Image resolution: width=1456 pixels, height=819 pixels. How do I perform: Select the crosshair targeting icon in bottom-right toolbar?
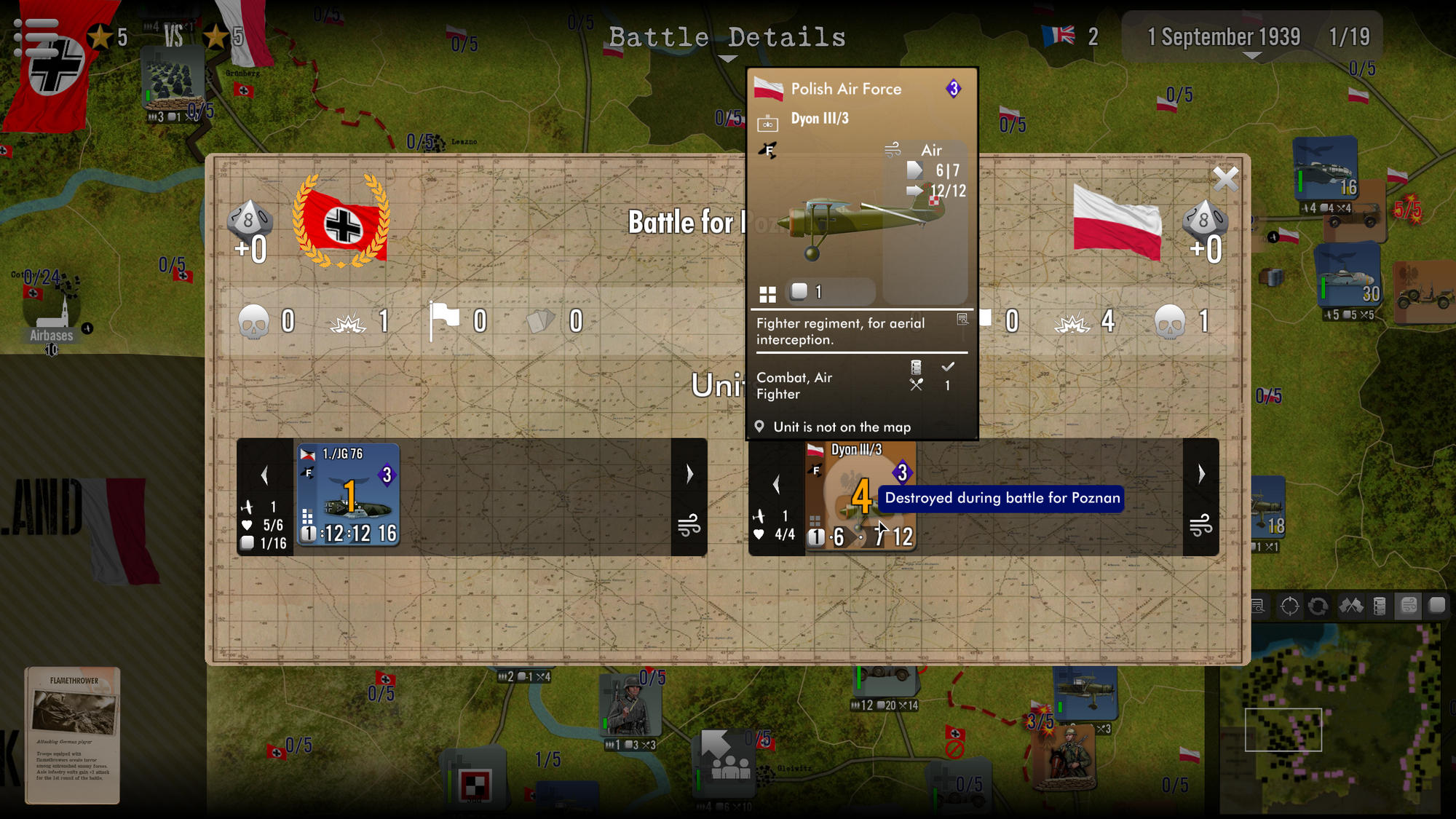pyautogui.click(x=1290, y=606)
